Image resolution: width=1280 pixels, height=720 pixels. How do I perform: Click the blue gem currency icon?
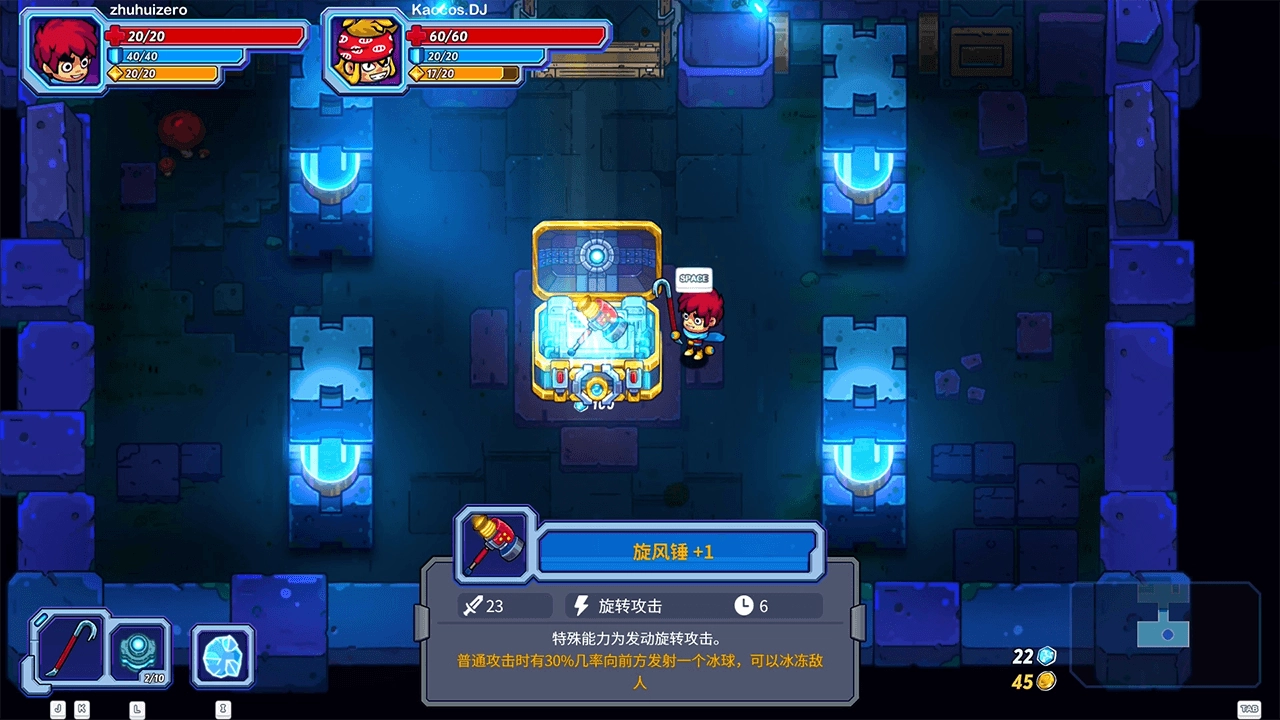1044,657
